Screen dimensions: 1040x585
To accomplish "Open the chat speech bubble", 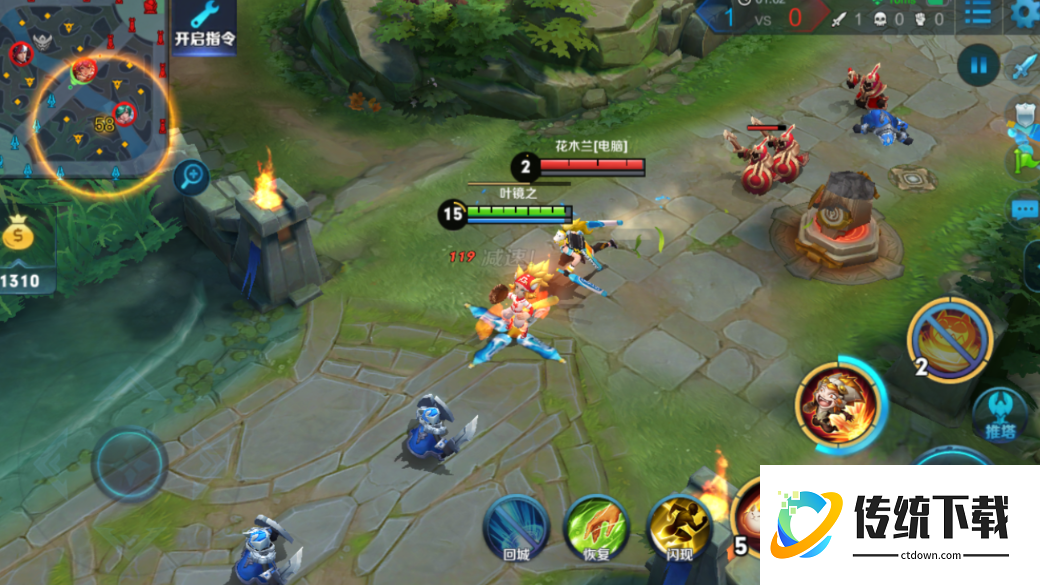I will pyautogui.click(x=1024, y=210).
